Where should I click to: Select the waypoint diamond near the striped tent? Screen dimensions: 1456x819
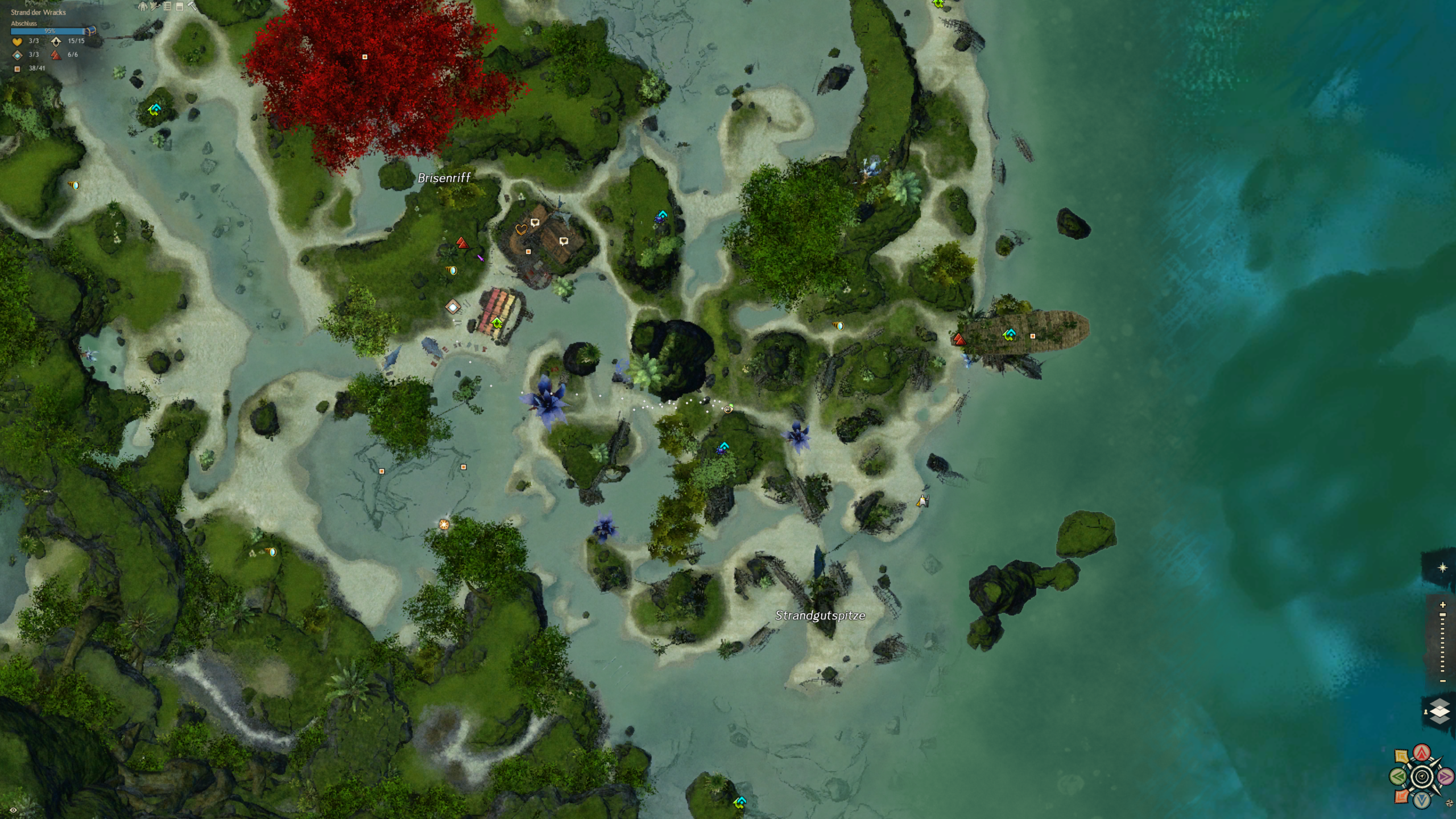tap(453, 307)
